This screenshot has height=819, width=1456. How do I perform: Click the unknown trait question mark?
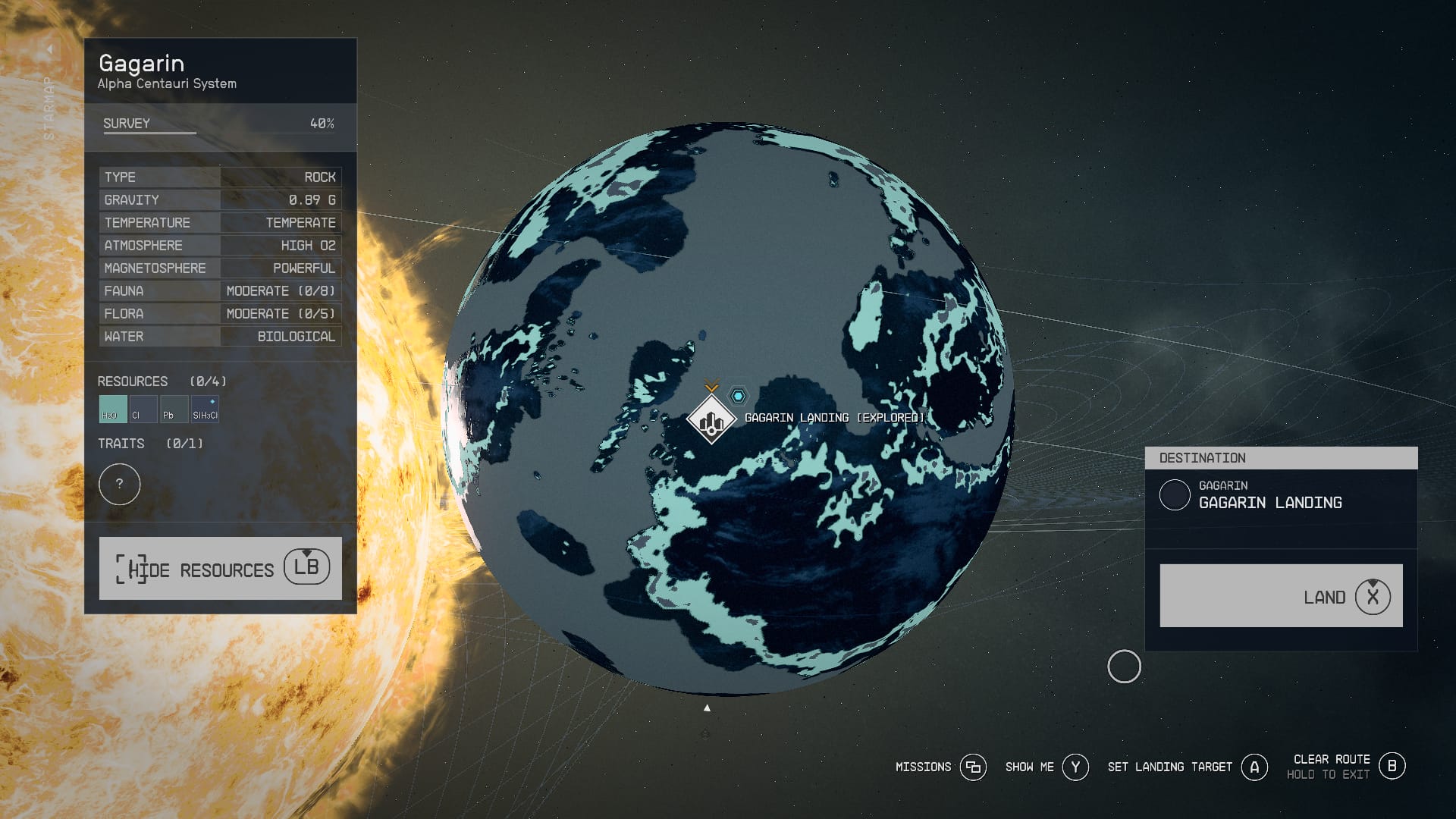tap(120, 484)
